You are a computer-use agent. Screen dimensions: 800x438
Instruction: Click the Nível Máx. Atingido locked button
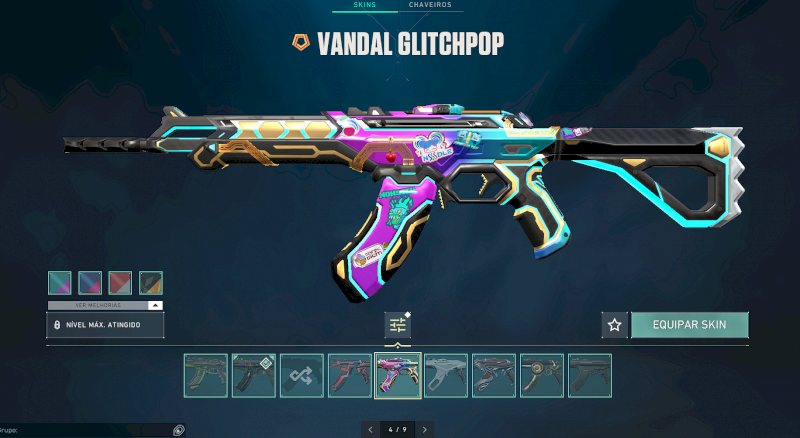pos(105,325)
